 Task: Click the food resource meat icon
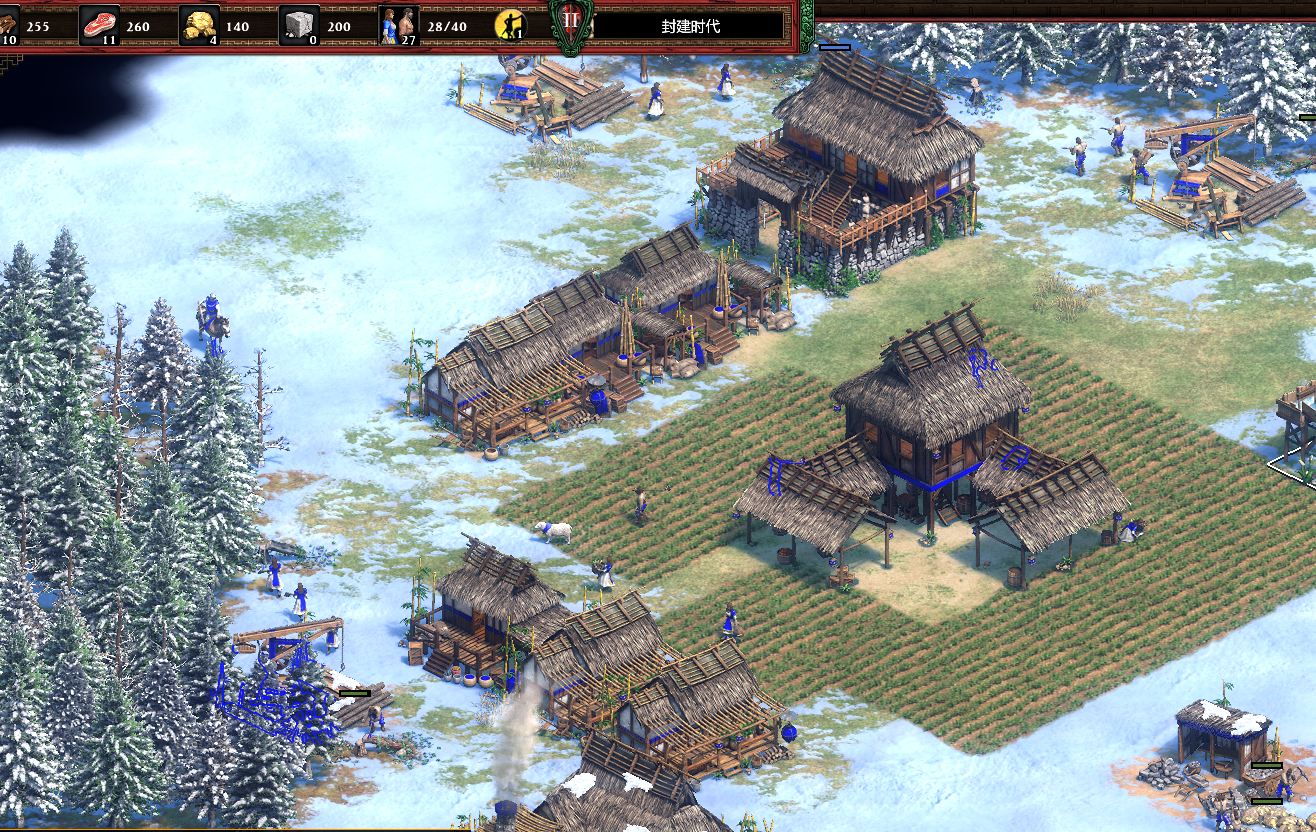click(x=99, y=25)
